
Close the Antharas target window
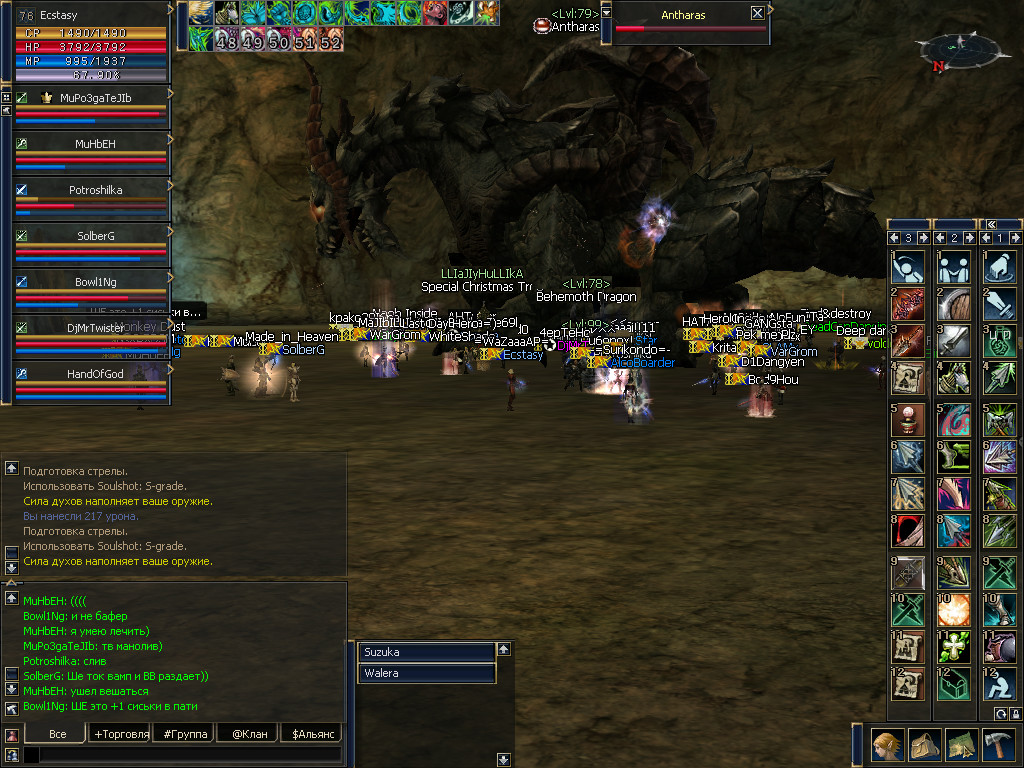[757, 14]
